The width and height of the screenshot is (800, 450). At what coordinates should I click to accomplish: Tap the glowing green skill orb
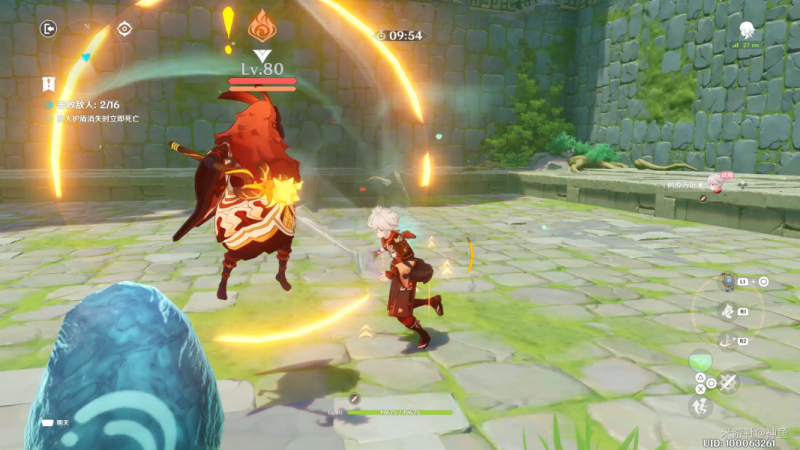[x=702, y=360]
